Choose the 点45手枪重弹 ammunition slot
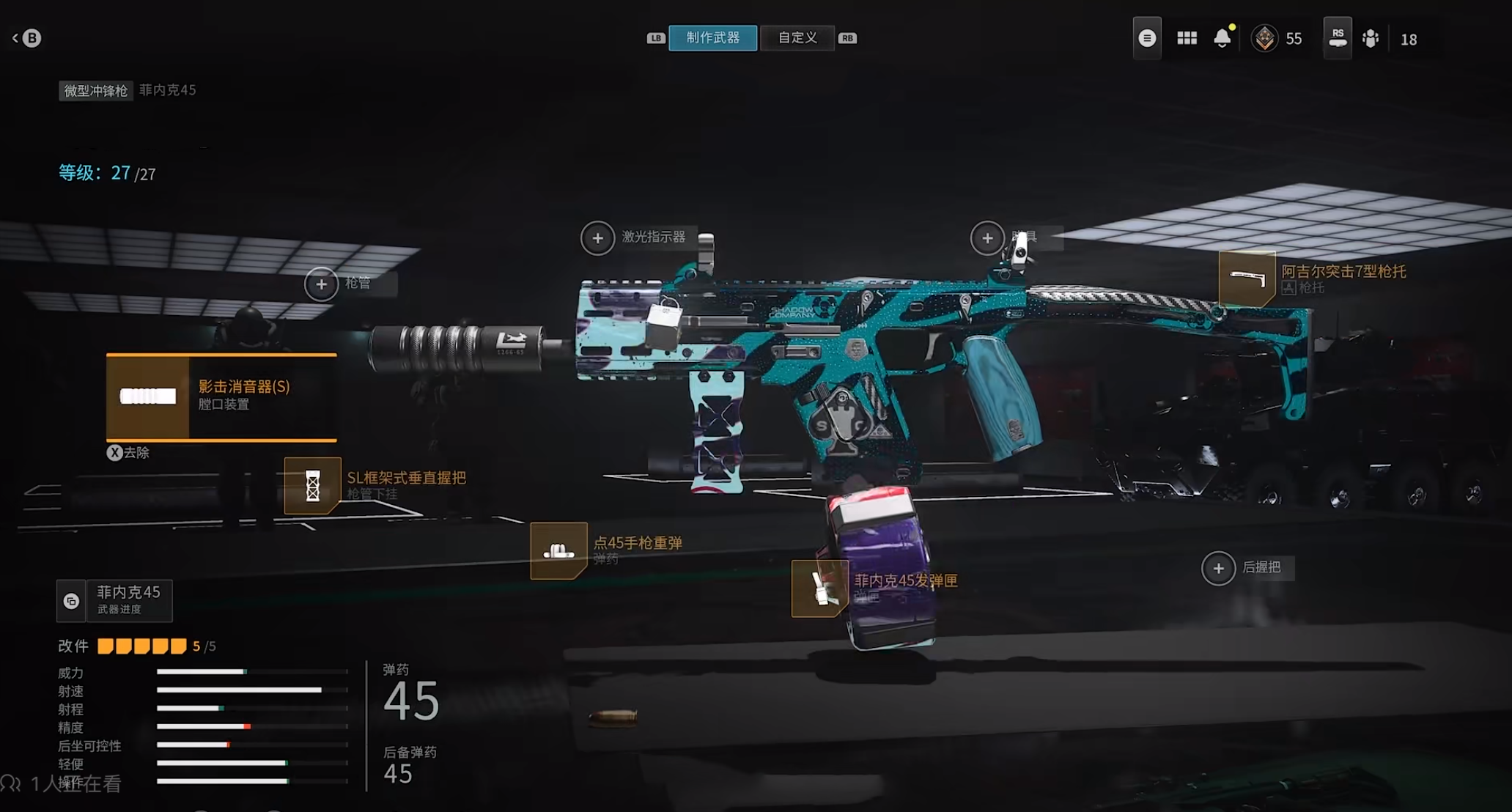This screenshot has width=1512, height=812. [558, 550]
